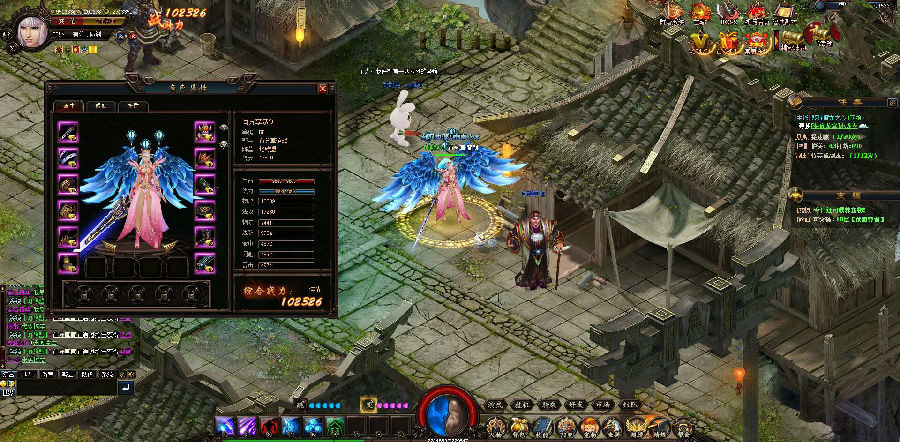
Task: Open the red VS battle icon
Action: click(757, 13)
